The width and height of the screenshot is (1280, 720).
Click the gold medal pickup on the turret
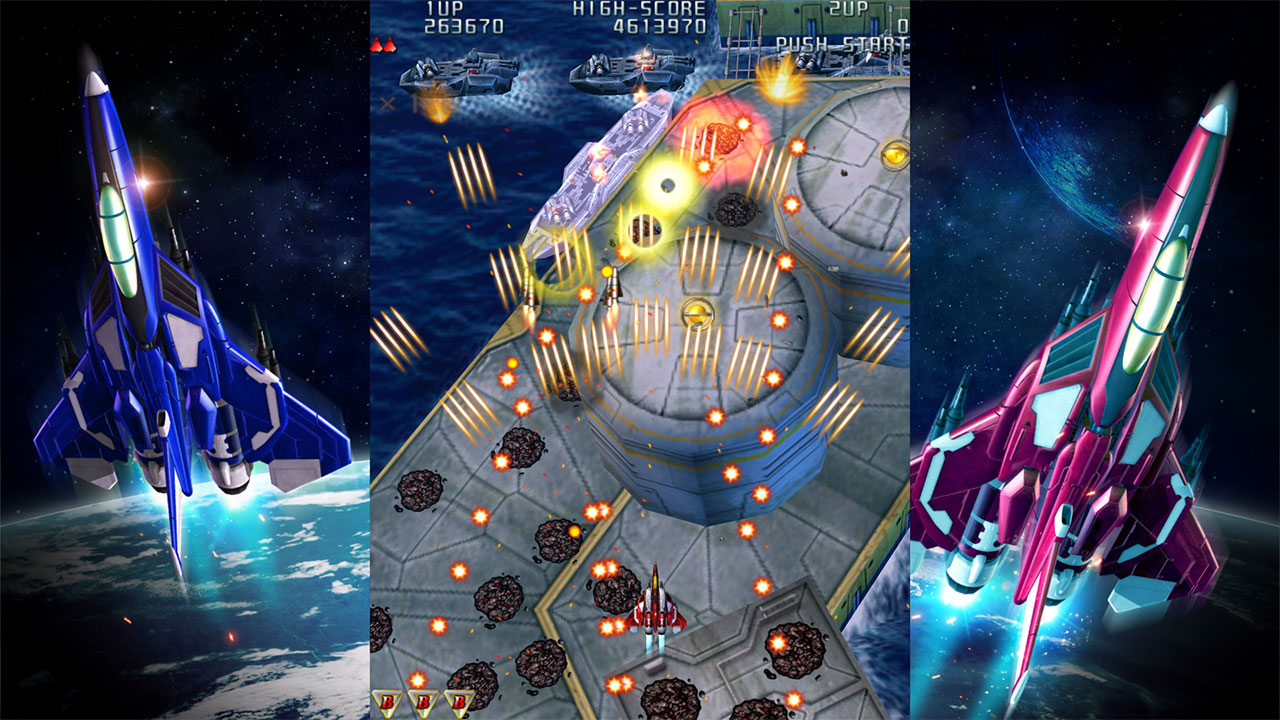pyautogui.click(x=696, y=314)
